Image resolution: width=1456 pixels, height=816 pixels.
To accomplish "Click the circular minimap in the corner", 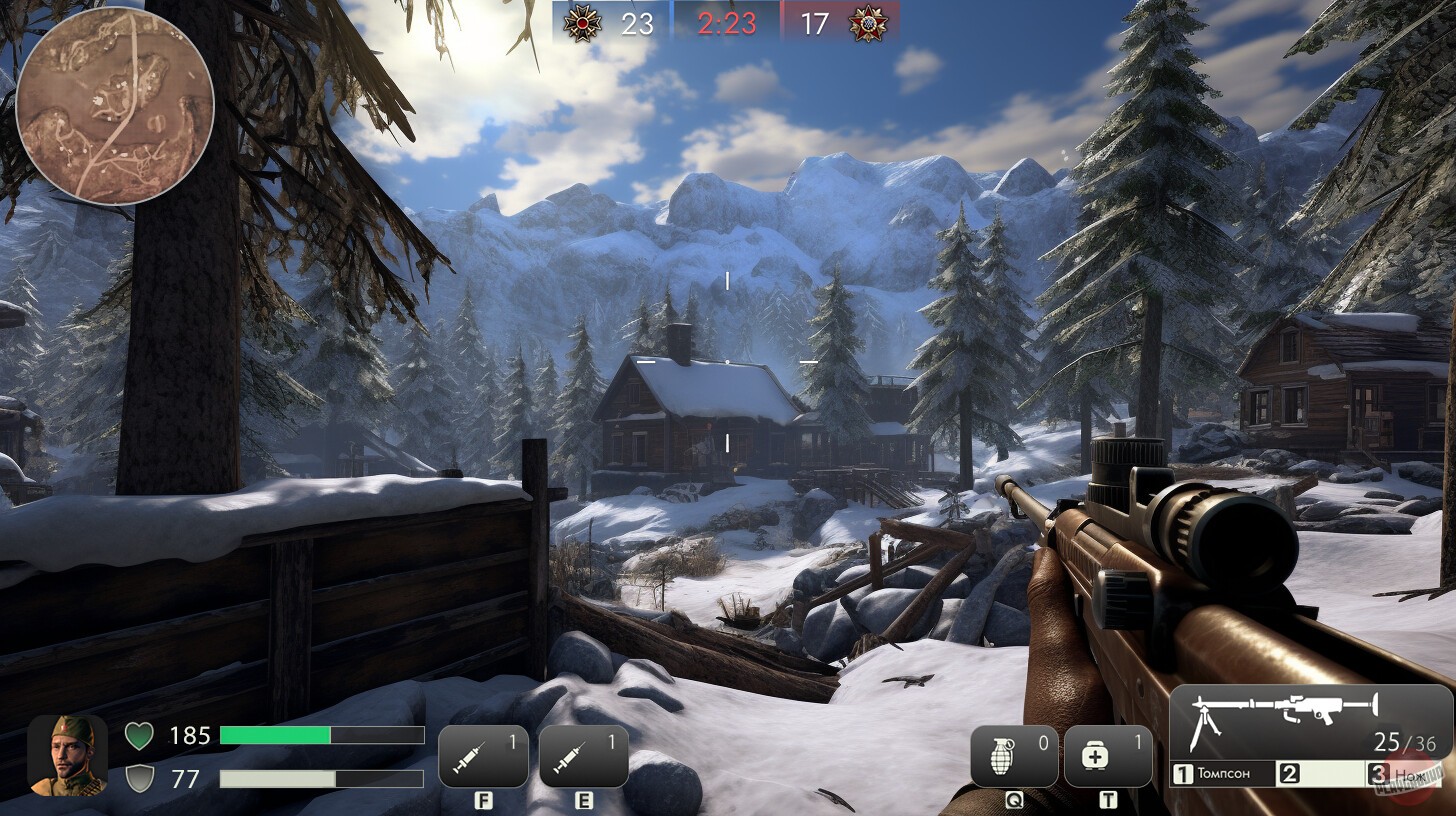I will pos(116,104).
